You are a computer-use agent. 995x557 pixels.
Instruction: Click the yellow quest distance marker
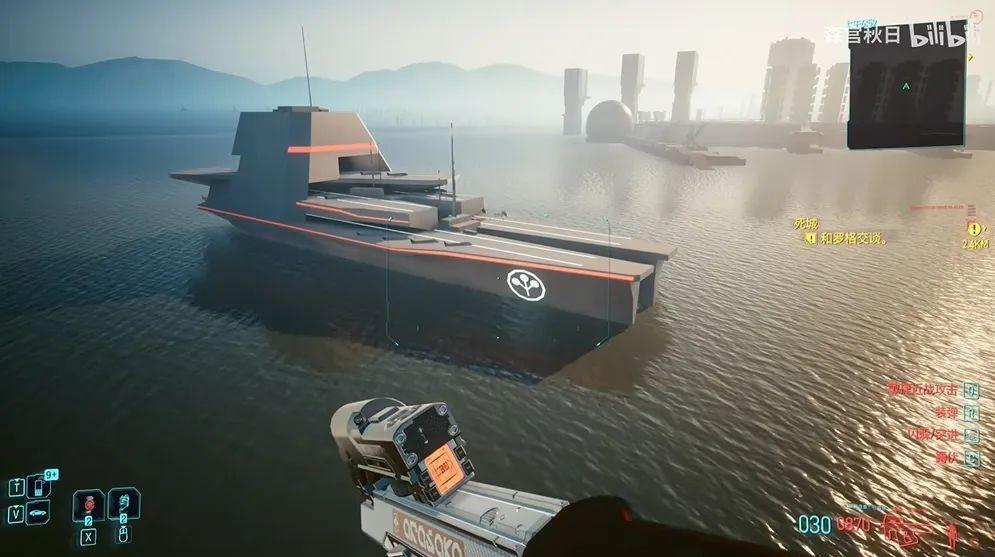pos(973,228)
